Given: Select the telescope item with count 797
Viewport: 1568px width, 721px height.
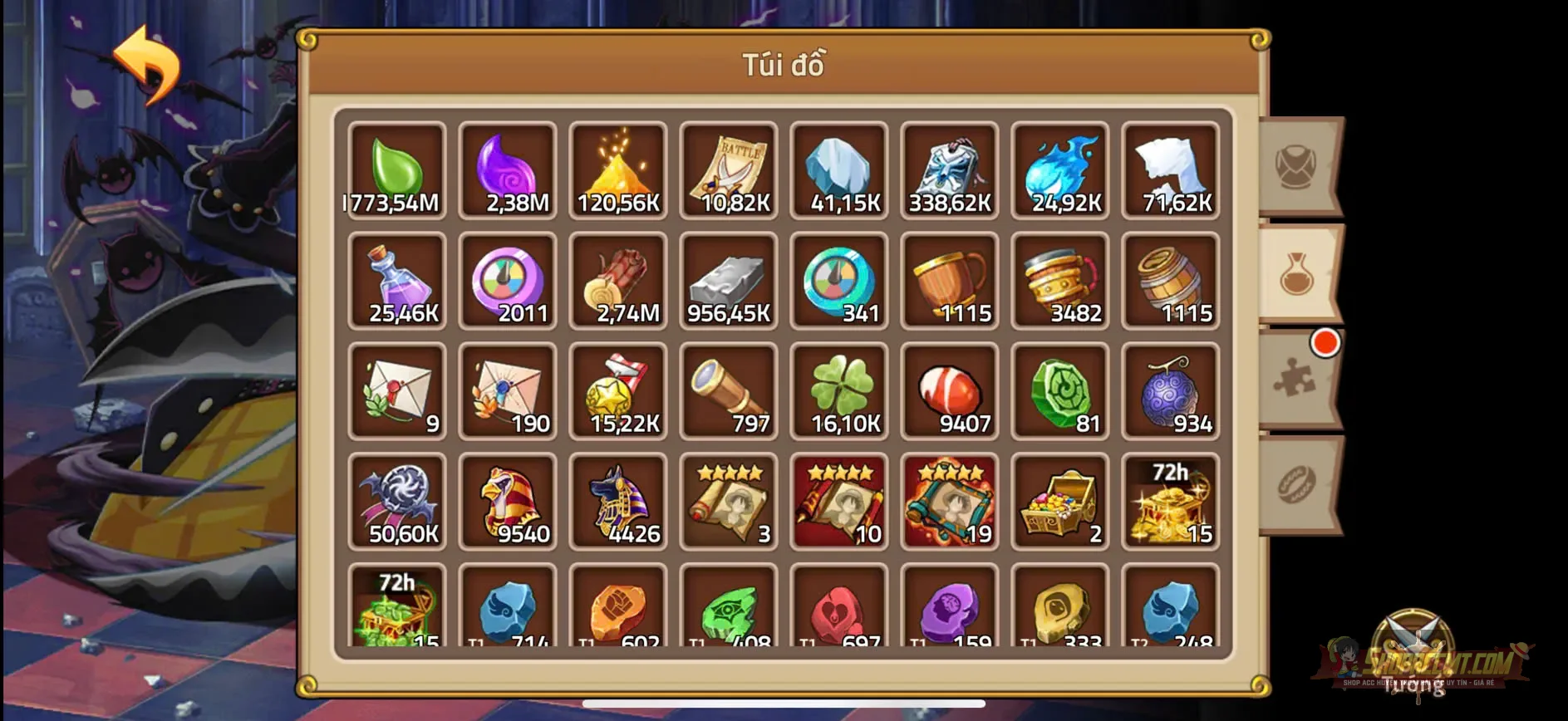Looking at the screenshot, I should point(729,392).
